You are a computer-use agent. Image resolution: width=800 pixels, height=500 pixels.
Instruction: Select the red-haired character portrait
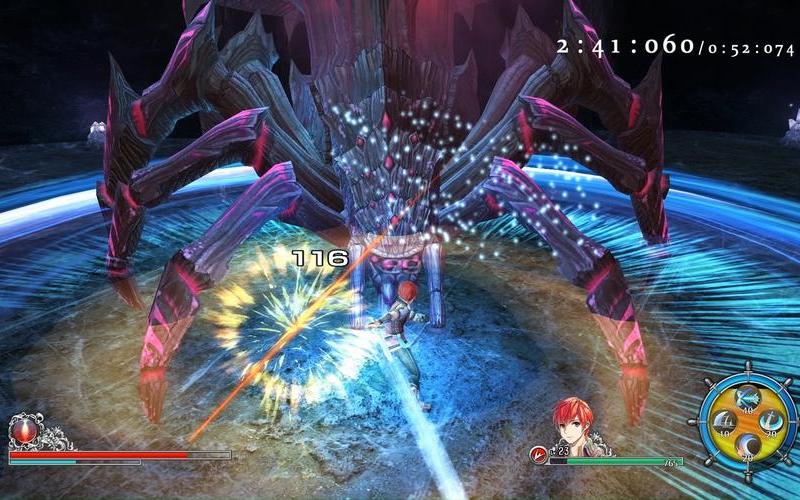571,423
